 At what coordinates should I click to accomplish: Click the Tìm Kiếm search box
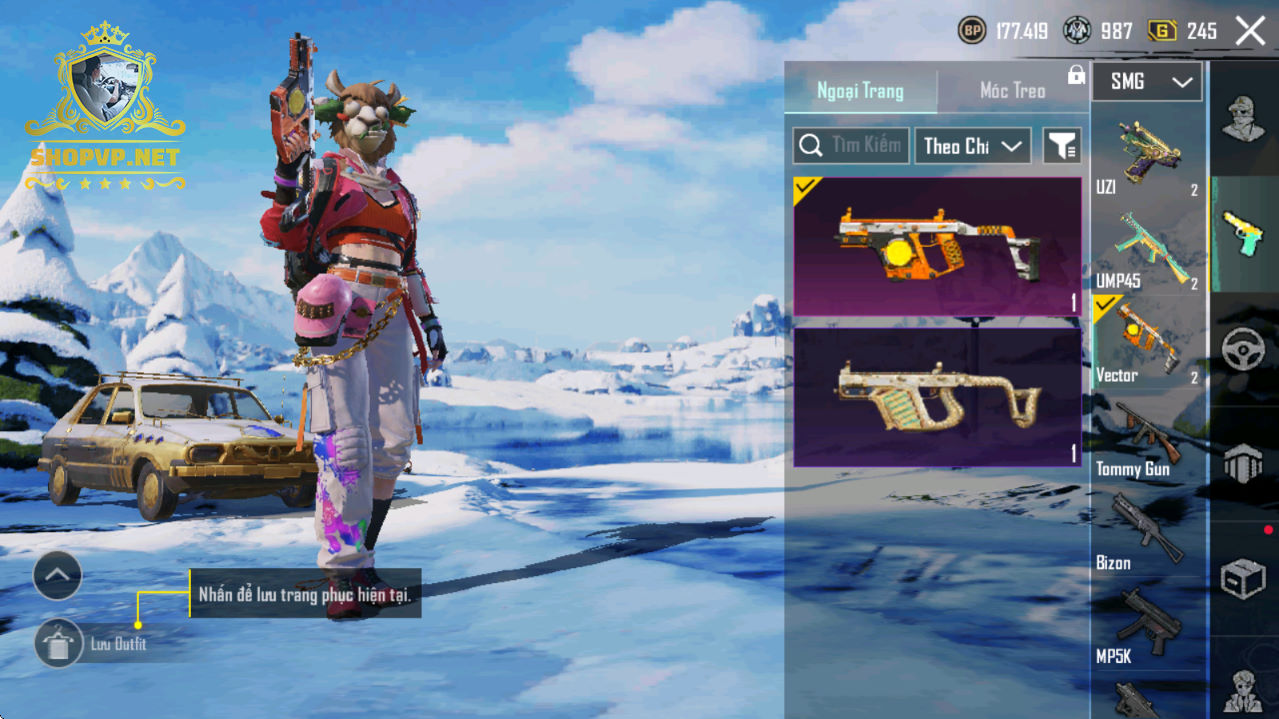tap(851, 146)
